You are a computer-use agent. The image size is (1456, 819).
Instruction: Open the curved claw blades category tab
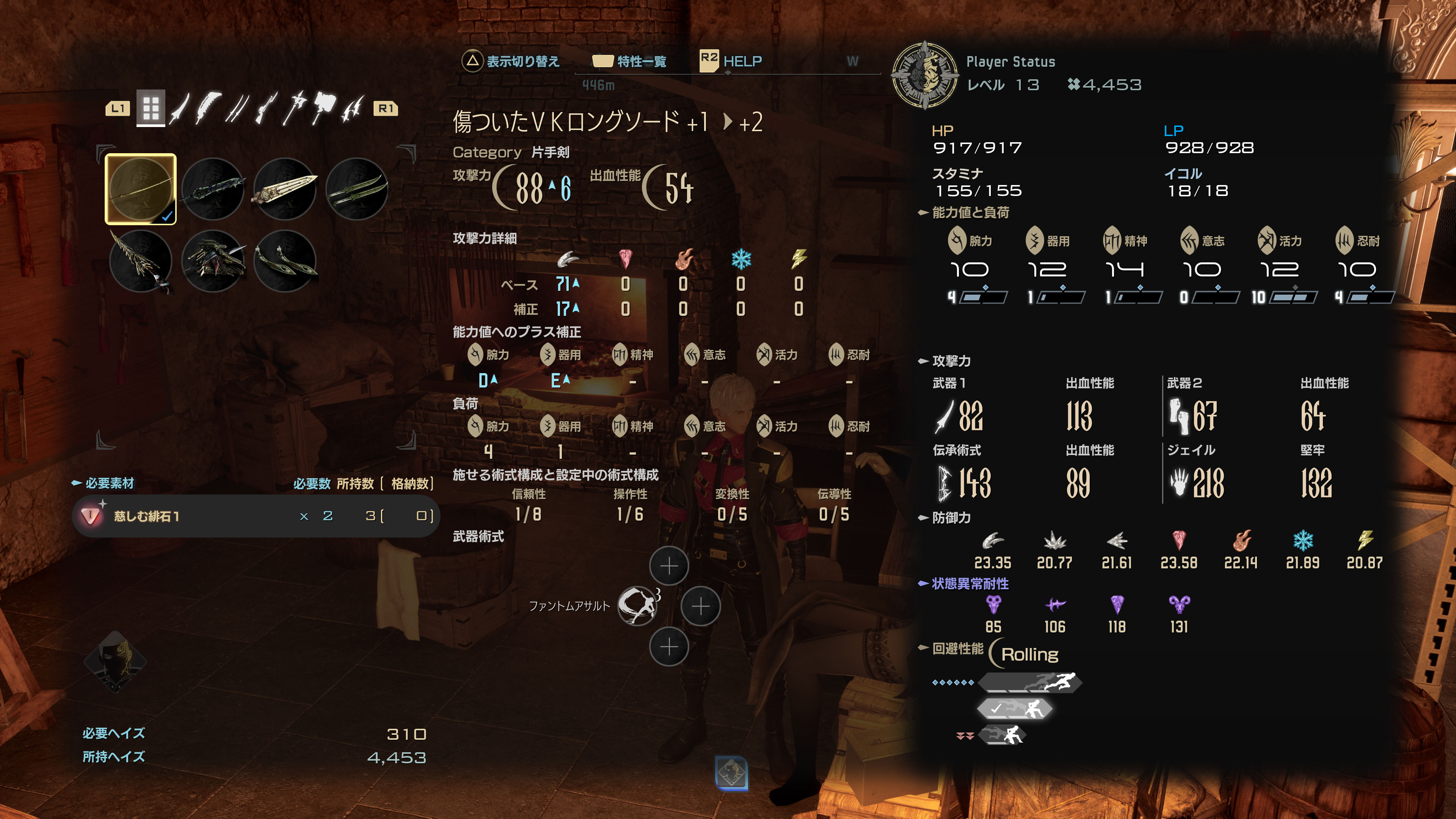pos(353,108)
